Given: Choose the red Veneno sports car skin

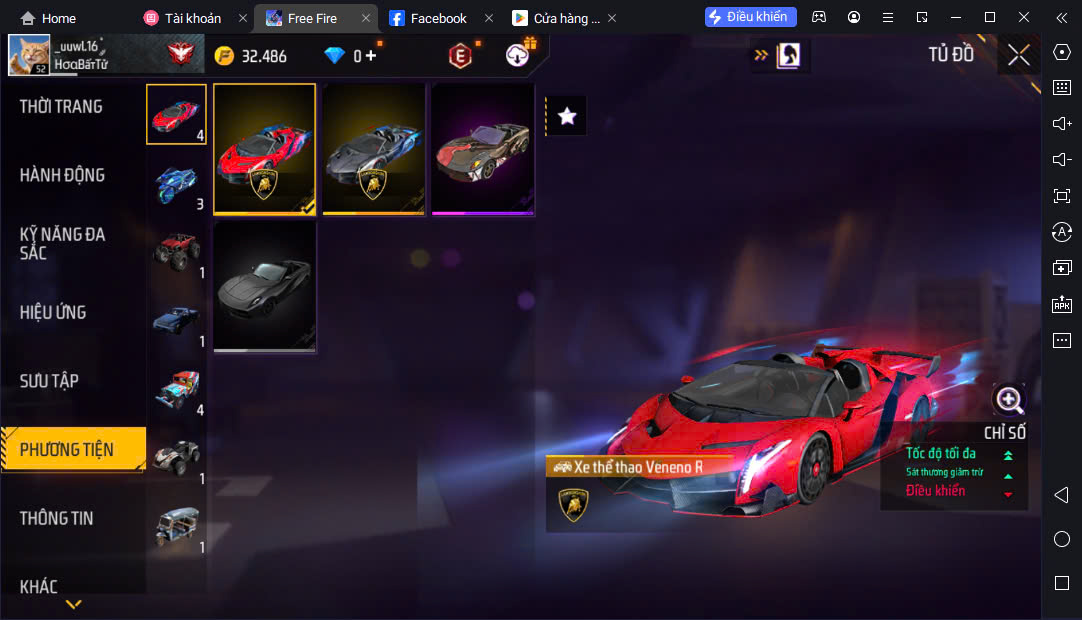Looking at the screenshot, I should (x=265, y=149).
